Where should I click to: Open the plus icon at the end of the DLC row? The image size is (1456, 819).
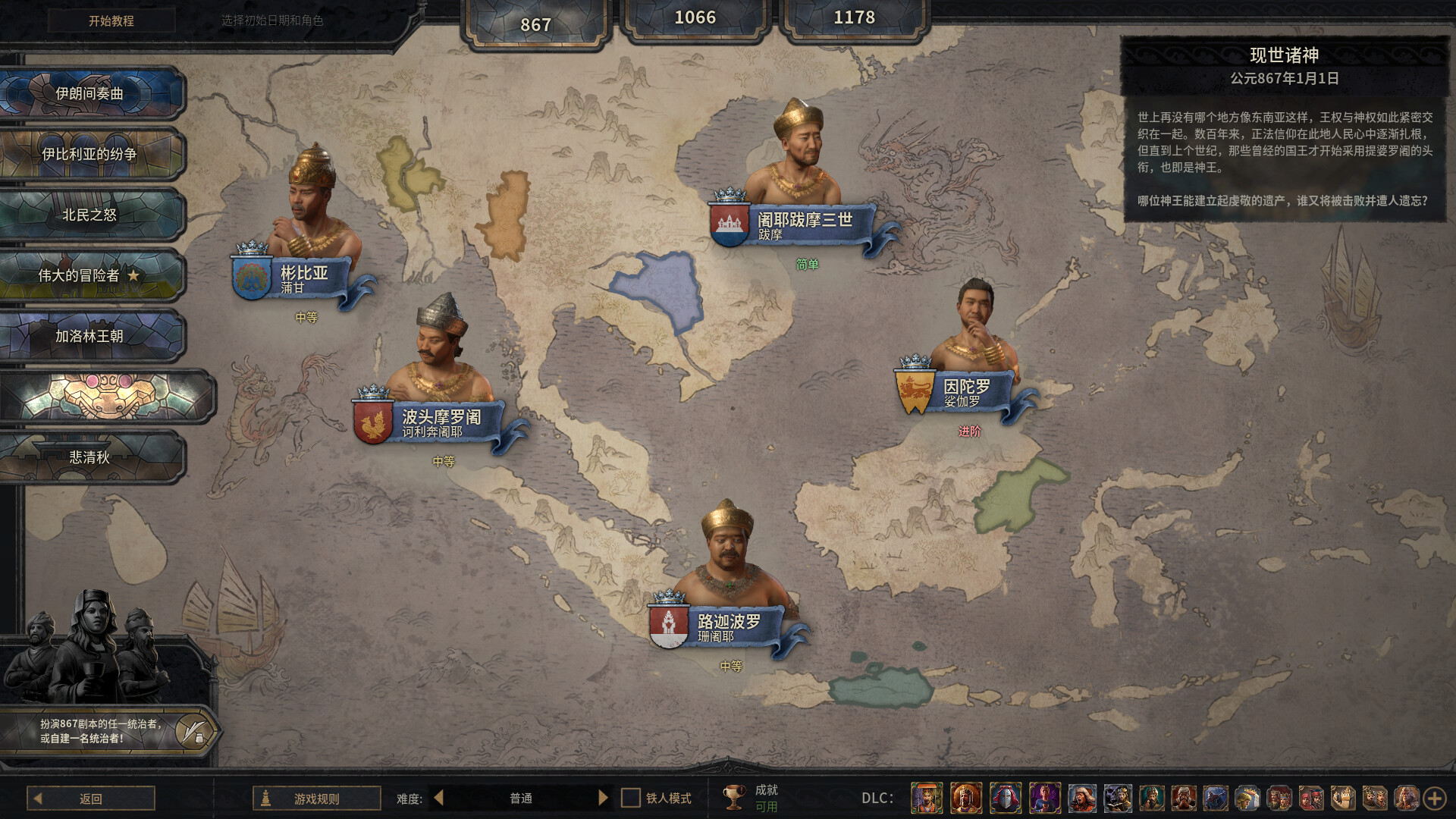(1436, 798)
